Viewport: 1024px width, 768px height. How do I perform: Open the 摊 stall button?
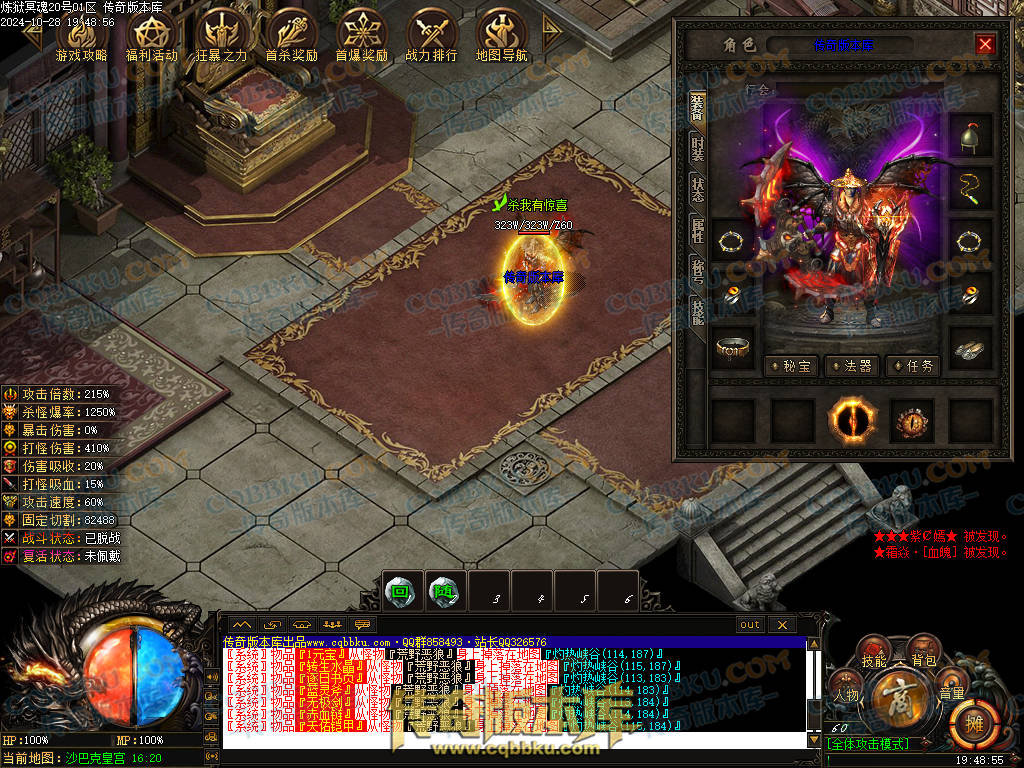click(969, 720)
